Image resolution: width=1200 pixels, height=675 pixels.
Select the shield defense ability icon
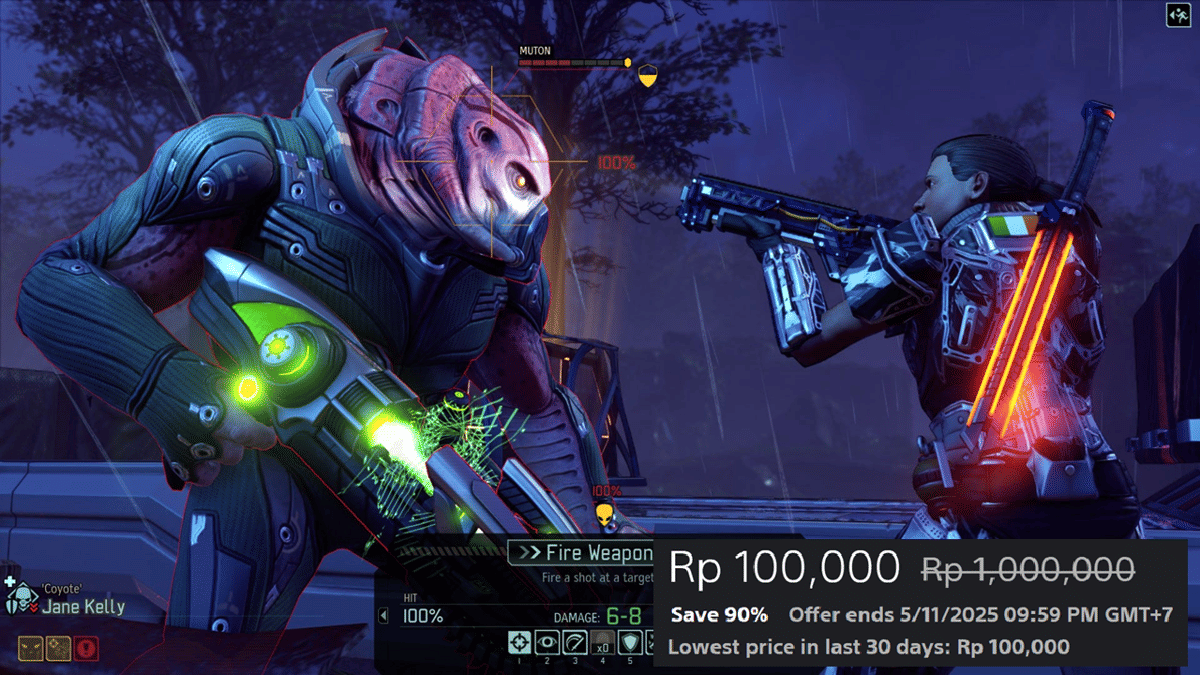(630, 642)
